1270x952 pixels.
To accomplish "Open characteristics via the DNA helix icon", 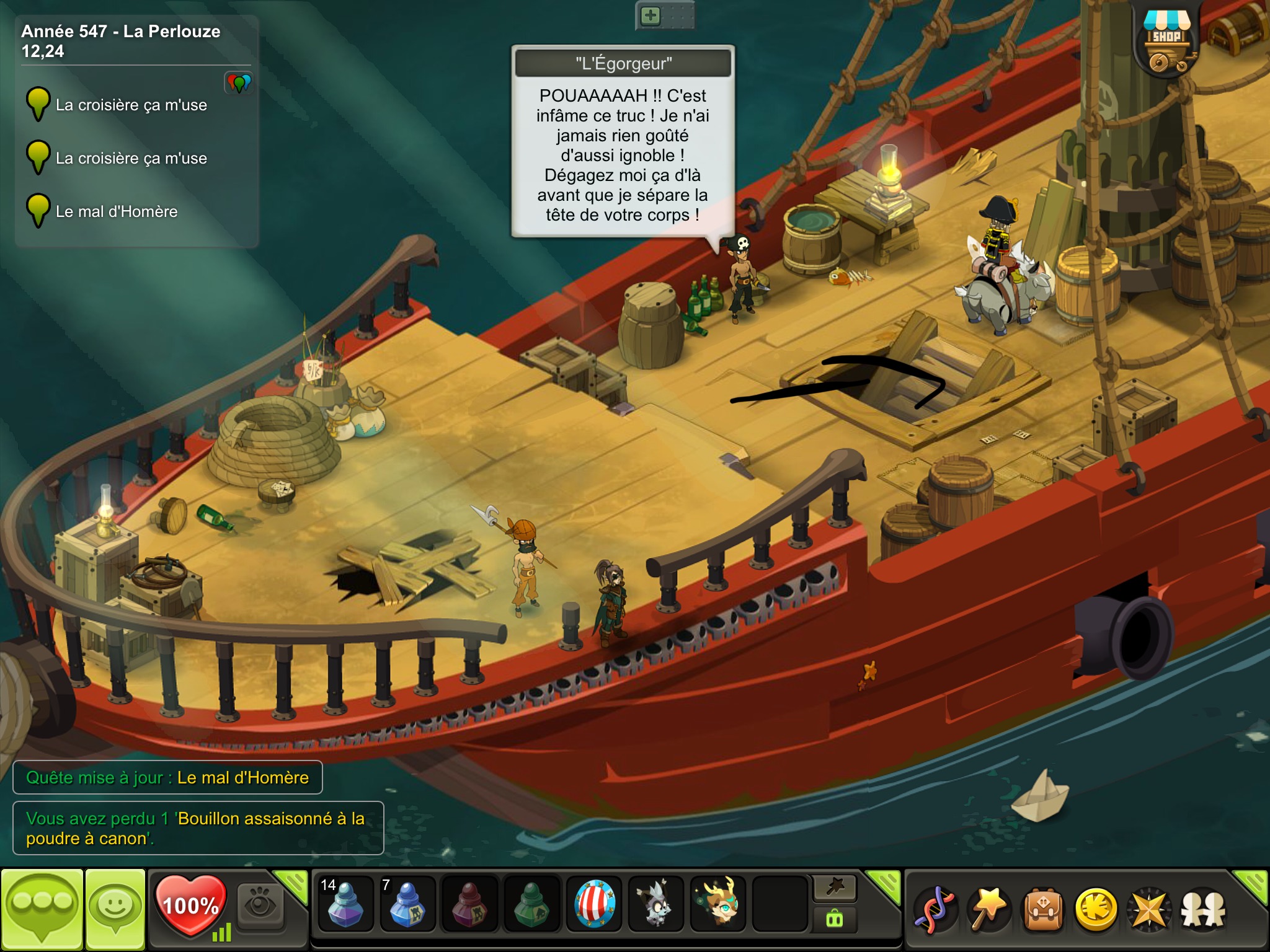I will point(935,910).
